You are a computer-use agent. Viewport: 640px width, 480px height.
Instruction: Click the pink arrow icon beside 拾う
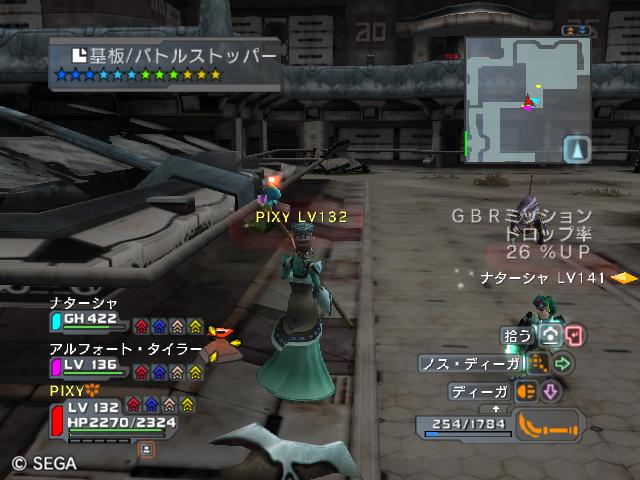point(575,336)
